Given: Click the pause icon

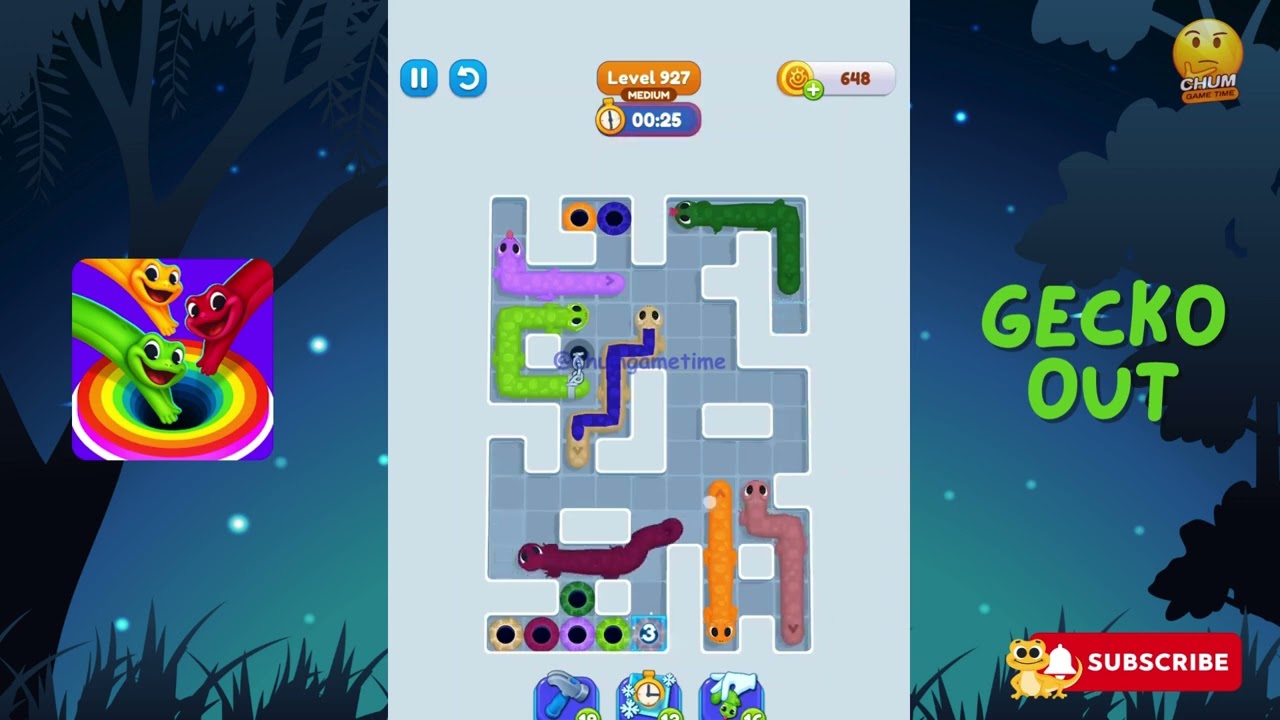Looking at the screenshot, I should (418, 79).
